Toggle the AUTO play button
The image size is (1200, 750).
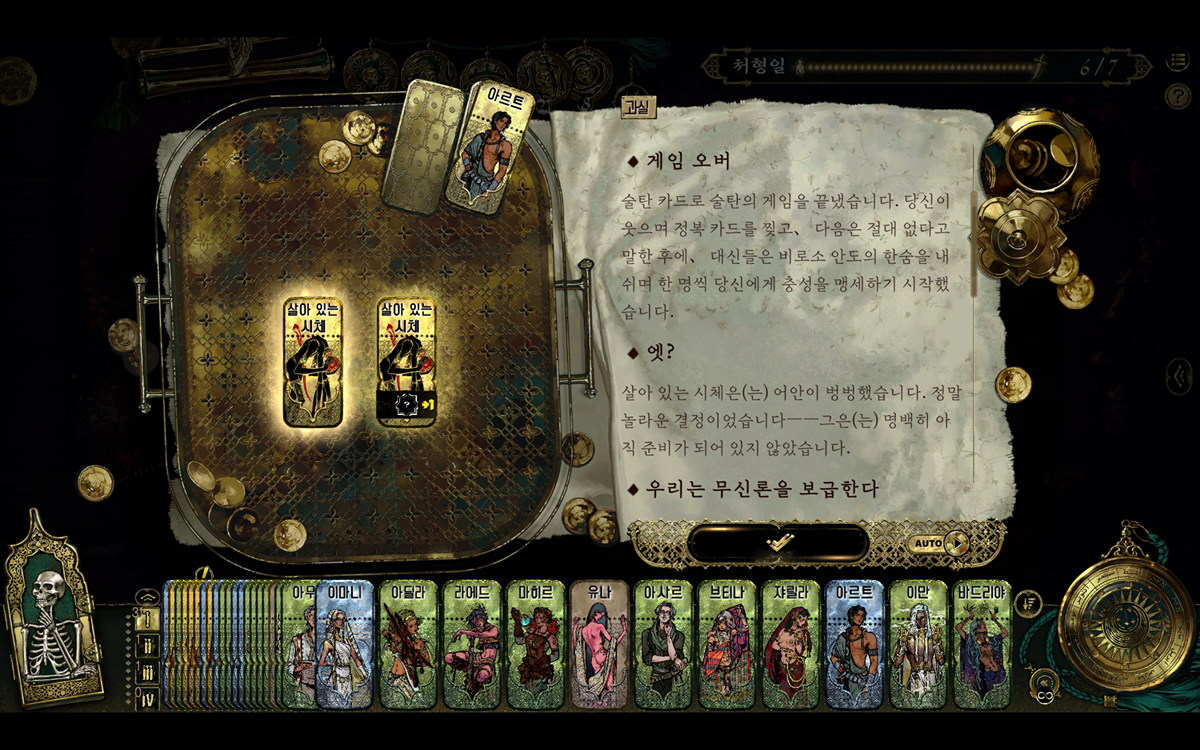(938, 544)
